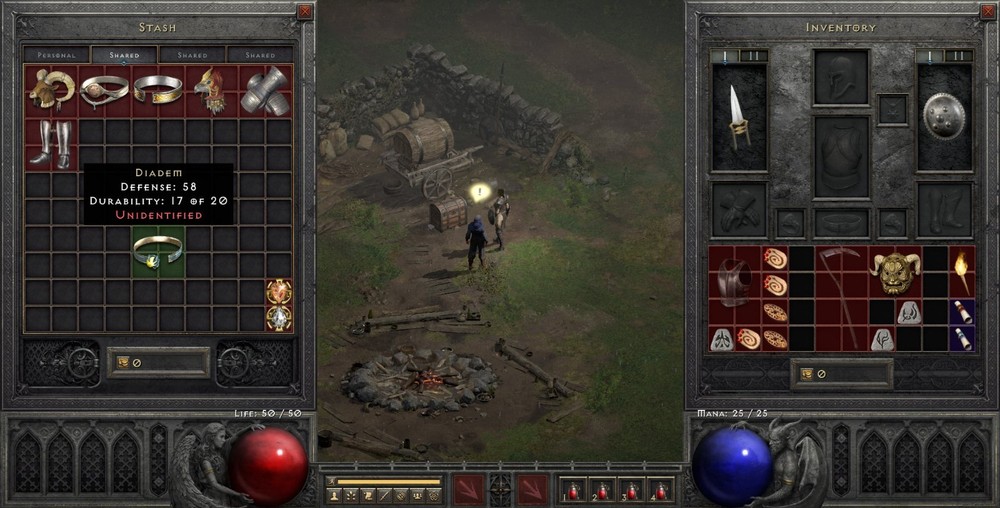Select the bird-shaped red helm in stash
1000x508 pixels.
211,90
